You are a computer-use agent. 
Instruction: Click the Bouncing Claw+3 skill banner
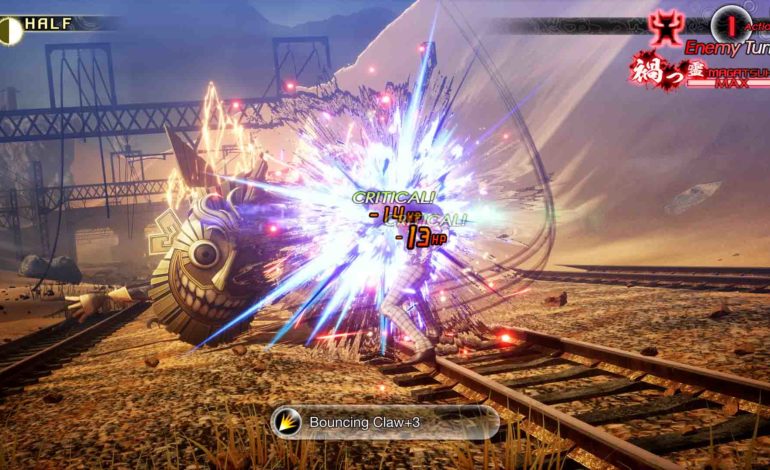pyautogui.click(x=384, y=422)
